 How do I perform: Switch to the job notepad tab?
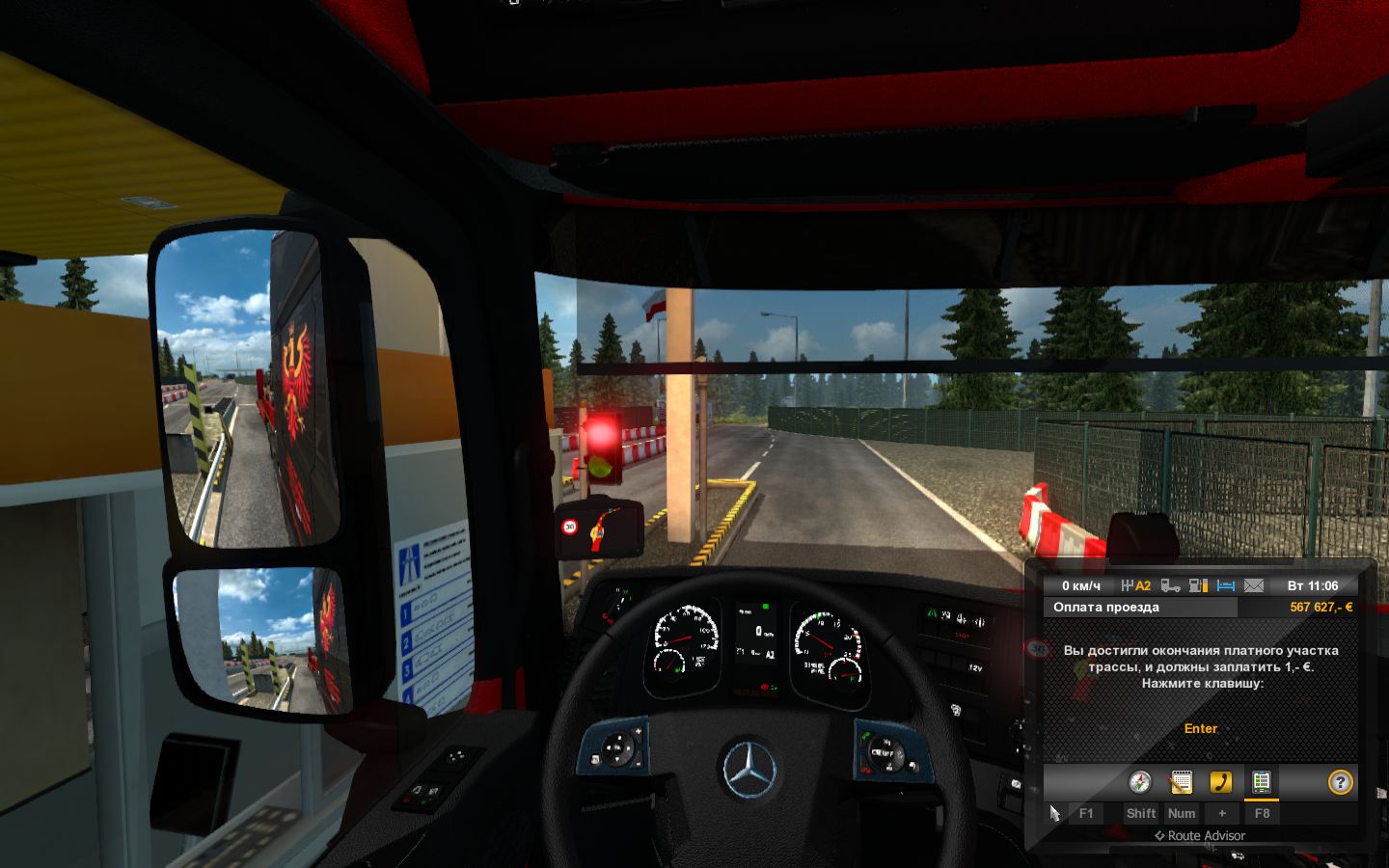coord(1181,782)
